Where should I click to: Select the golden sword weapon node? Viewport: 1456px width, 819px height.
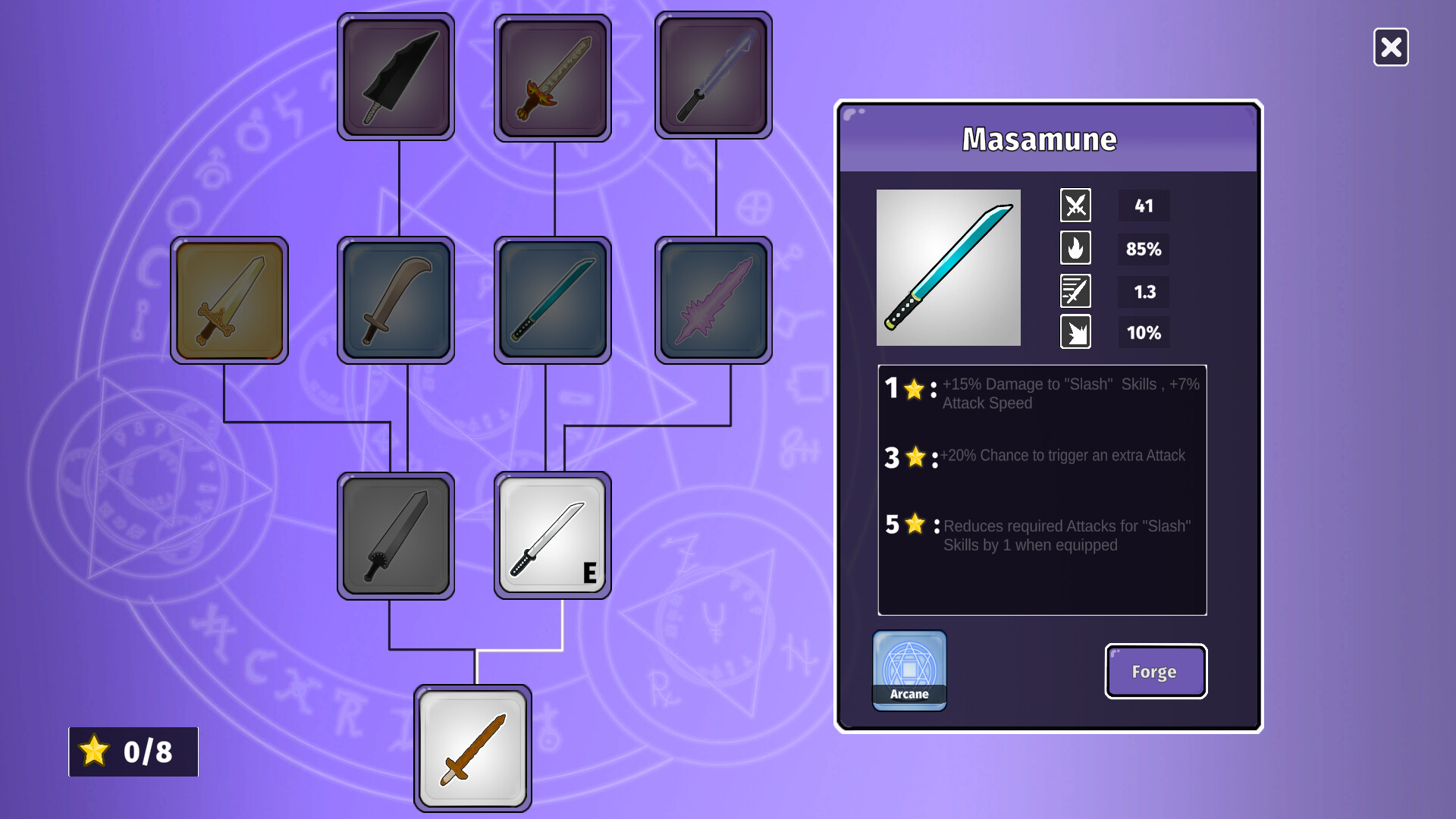[229, 299]
